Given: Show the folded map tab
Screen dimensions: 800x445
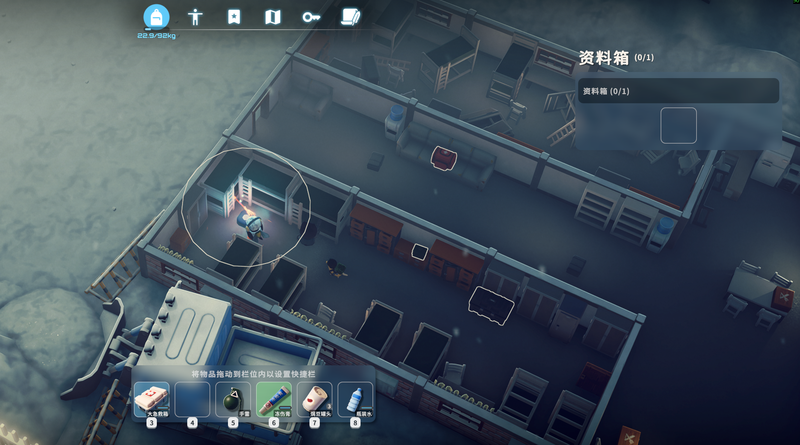Looking at the screenshot, I should point(273,17).
